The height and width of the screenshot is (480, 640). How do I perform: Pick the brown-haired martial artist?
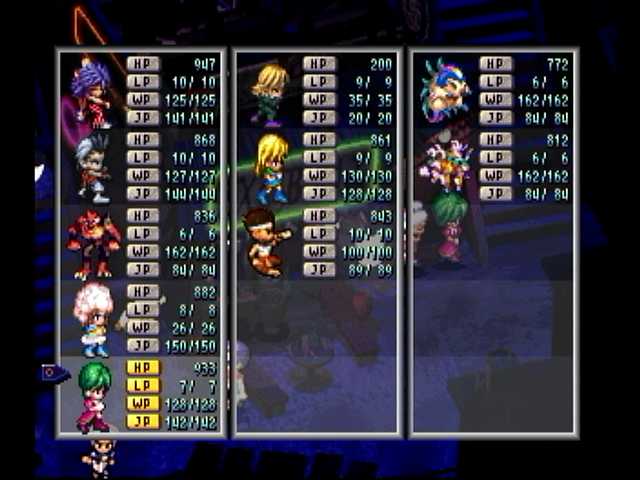265,241
